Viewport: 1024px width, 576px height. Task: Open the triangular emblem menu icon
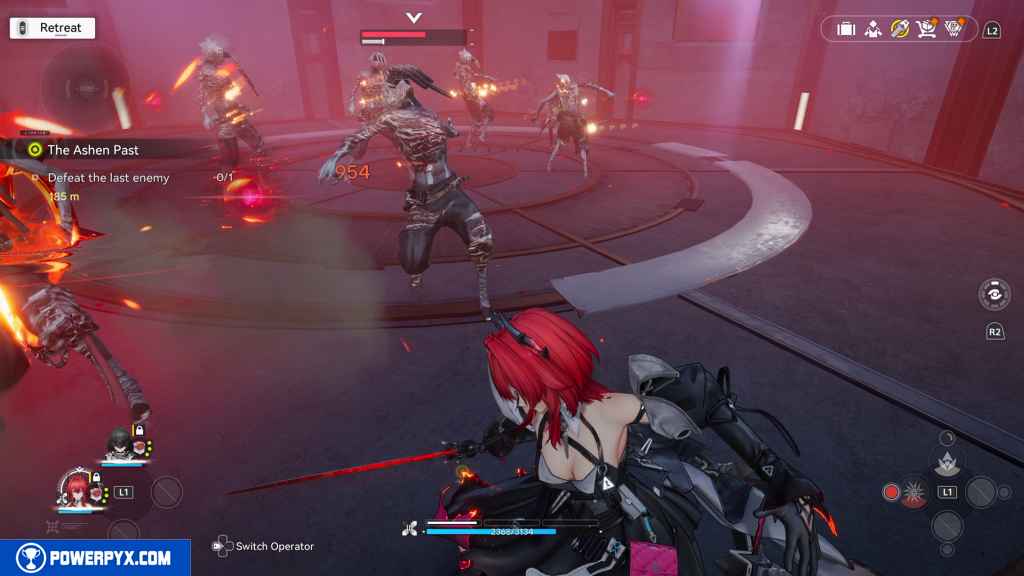[953, 29]
